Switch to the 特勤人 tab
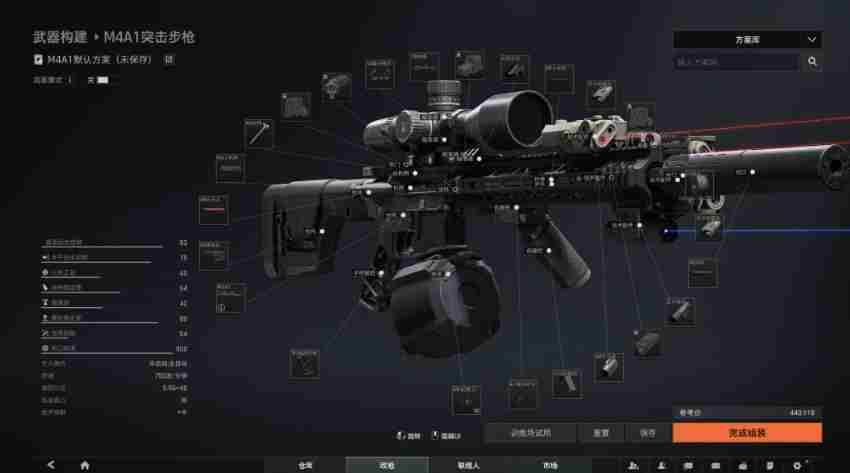Viewport: 850px width, 473px height. coord(468,465)
